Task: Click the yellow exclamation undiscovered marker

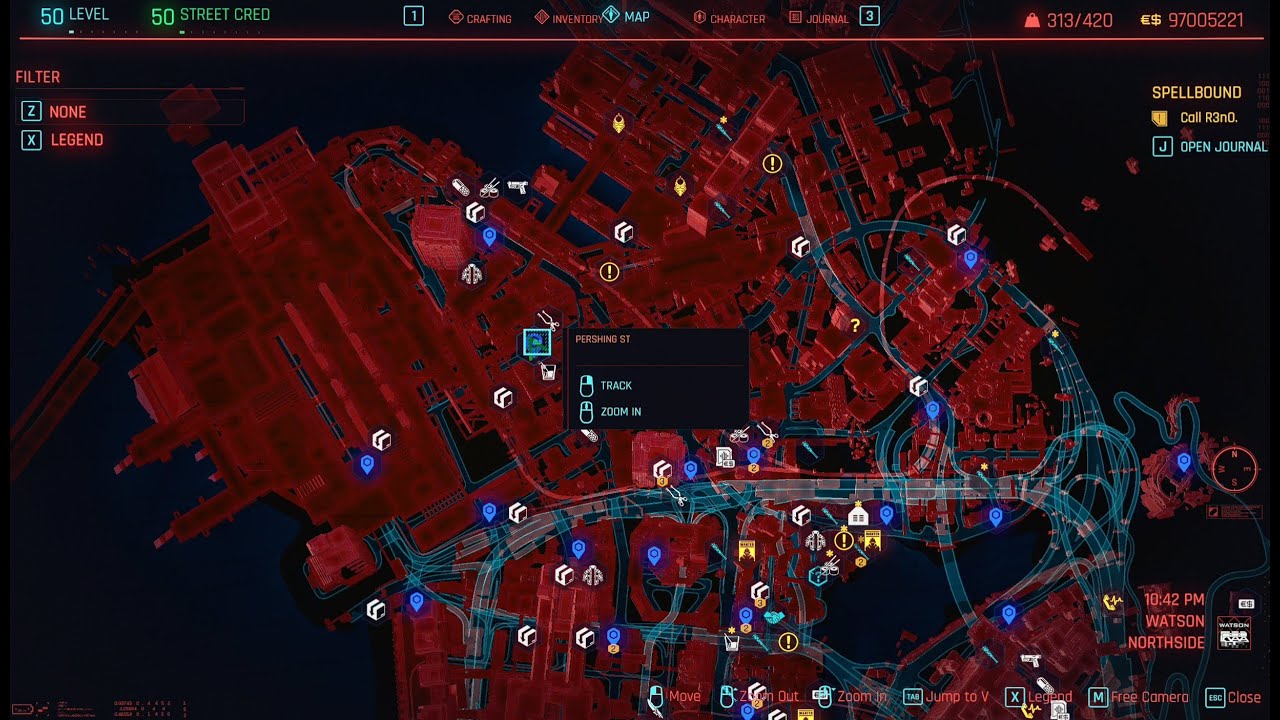Action: pyautogui.click(x=608, y=271)
